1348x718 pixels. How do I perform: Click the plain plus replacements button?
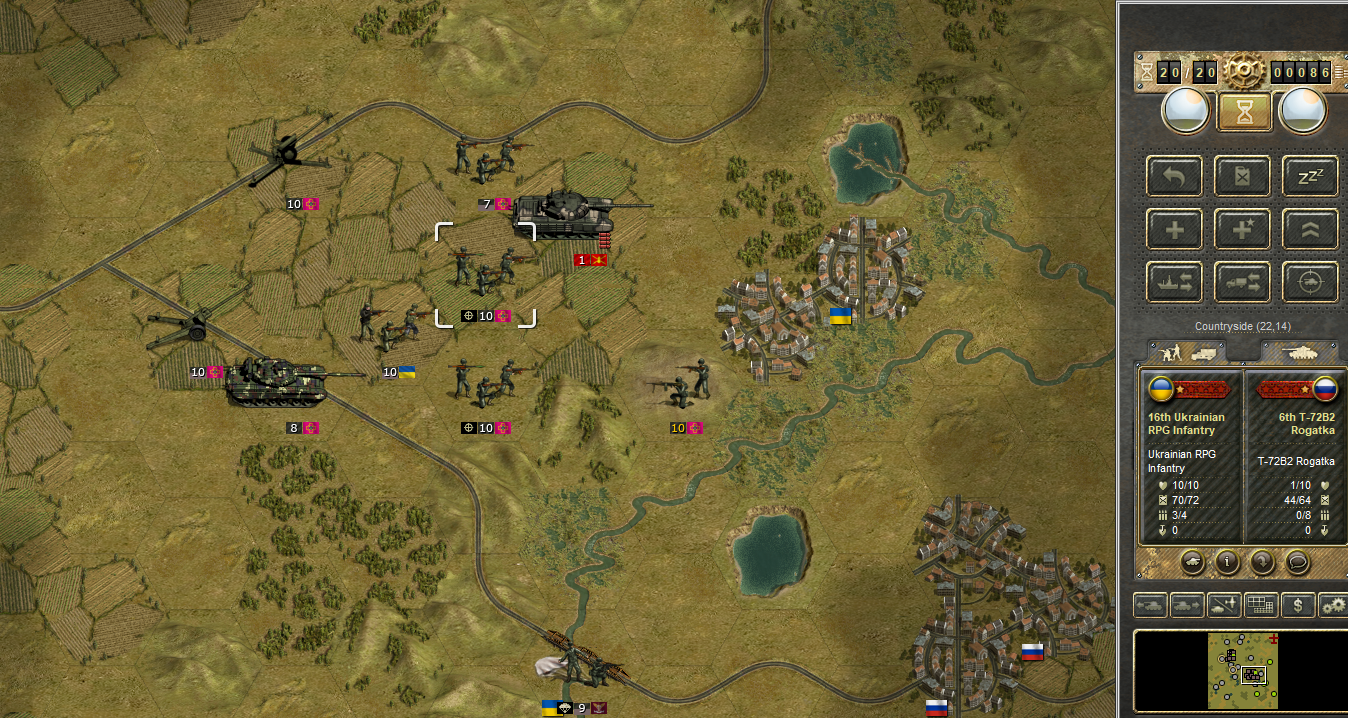(1175, 229)
